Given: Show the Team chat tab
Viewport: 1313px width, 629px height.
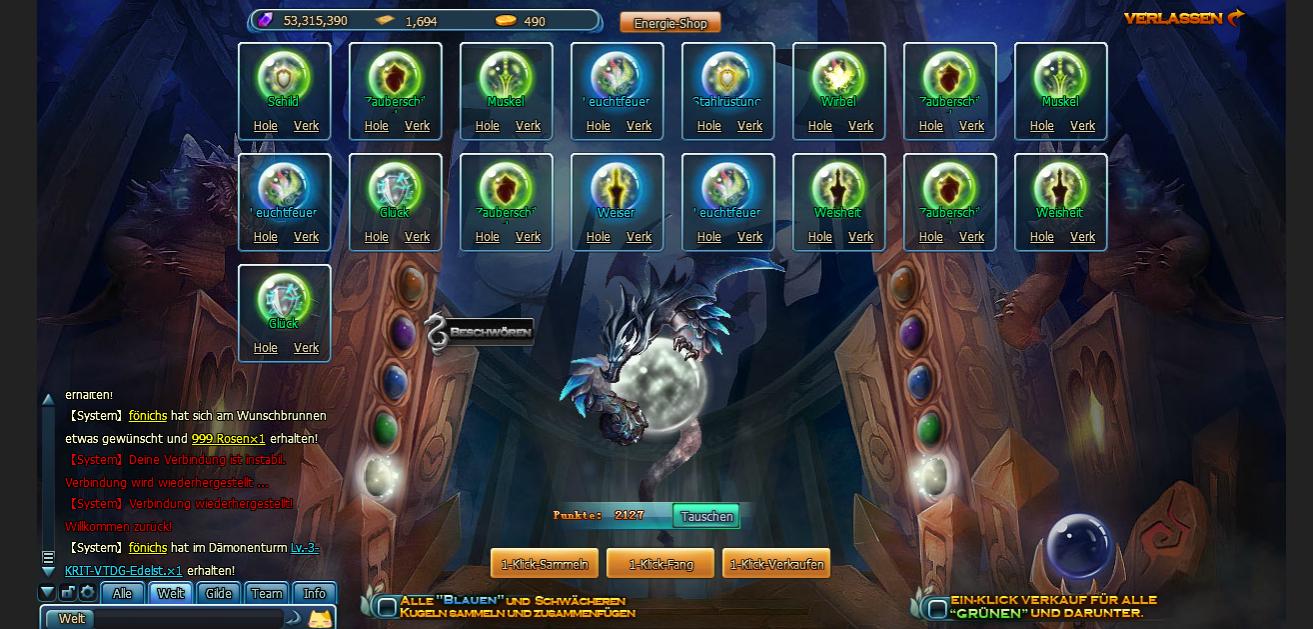Looking at the screenshot, I should tap(266, 593).
